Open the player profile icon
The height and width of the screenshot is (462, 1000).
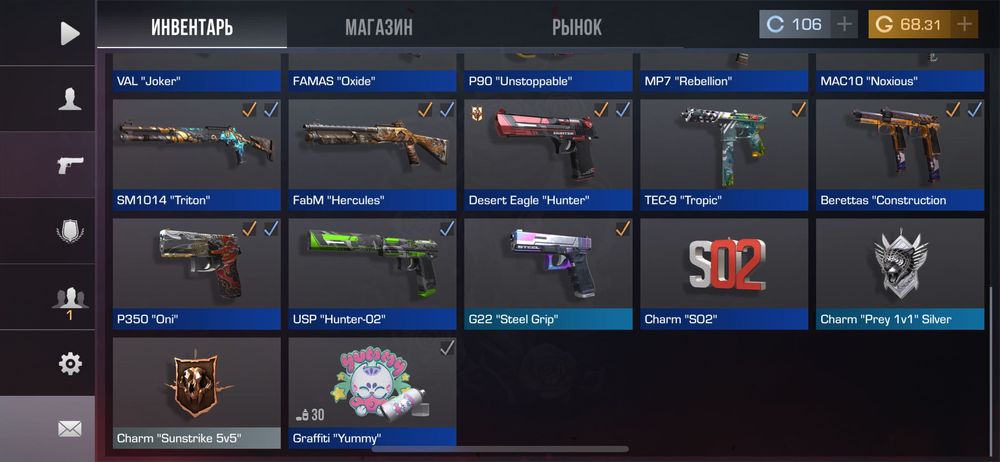(x=69, y=98)
